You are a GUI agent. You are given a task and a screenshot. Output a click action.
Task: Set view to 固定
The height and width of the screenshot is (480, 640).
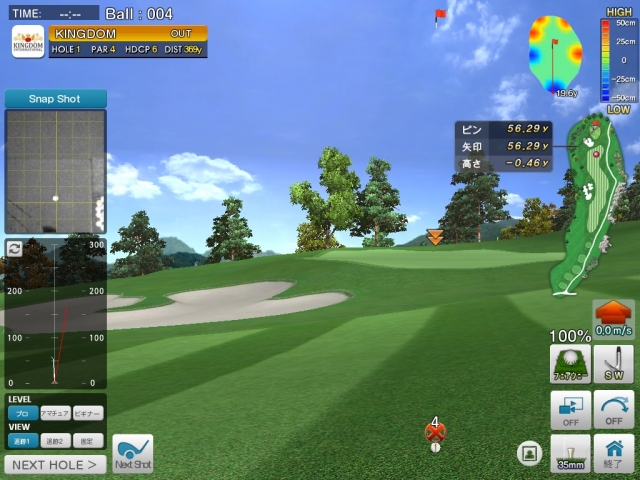[x=87, y=441]
